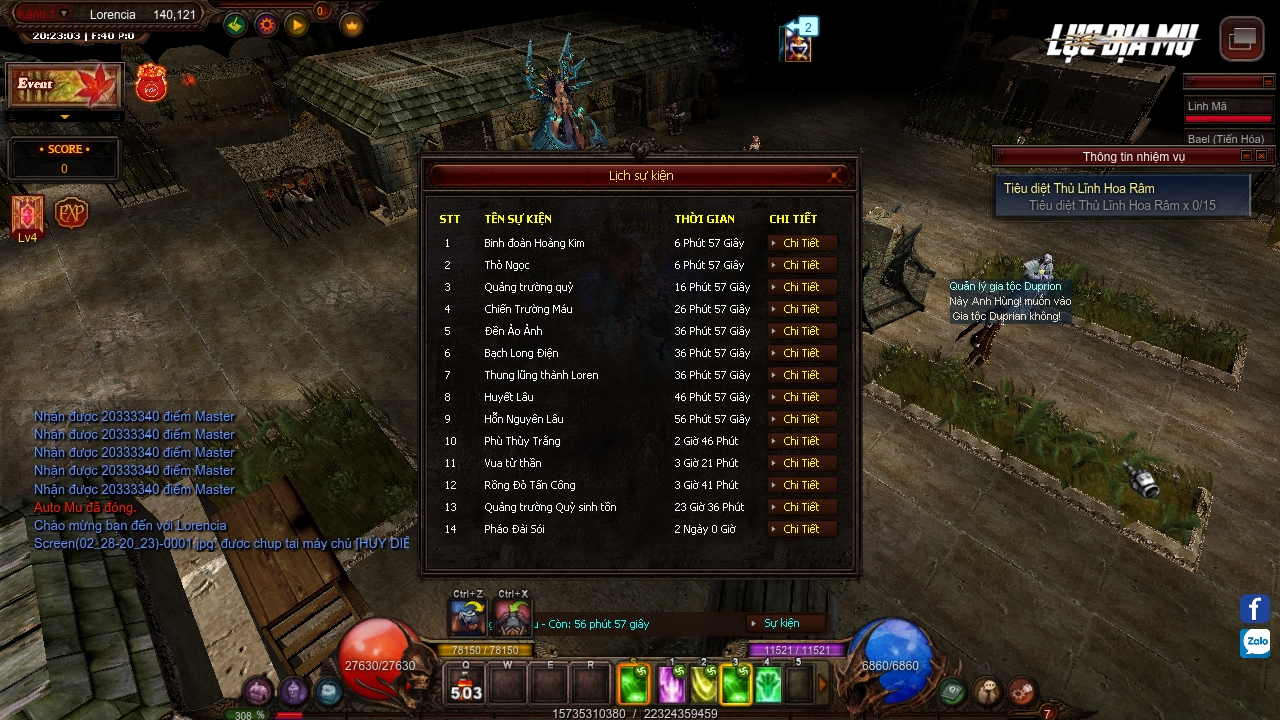Screen dimensions: 1280x720
Task: Open Chi Tiết for Binh đoàn Hoàng Kim
Action: pos(801,243)
